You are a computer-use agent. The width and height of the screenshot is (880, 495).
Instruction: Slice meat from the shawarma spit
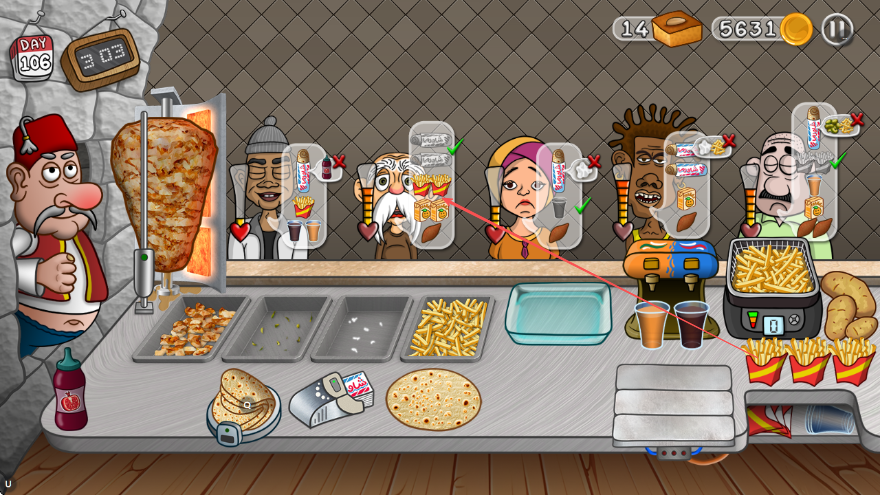point(164,183)
